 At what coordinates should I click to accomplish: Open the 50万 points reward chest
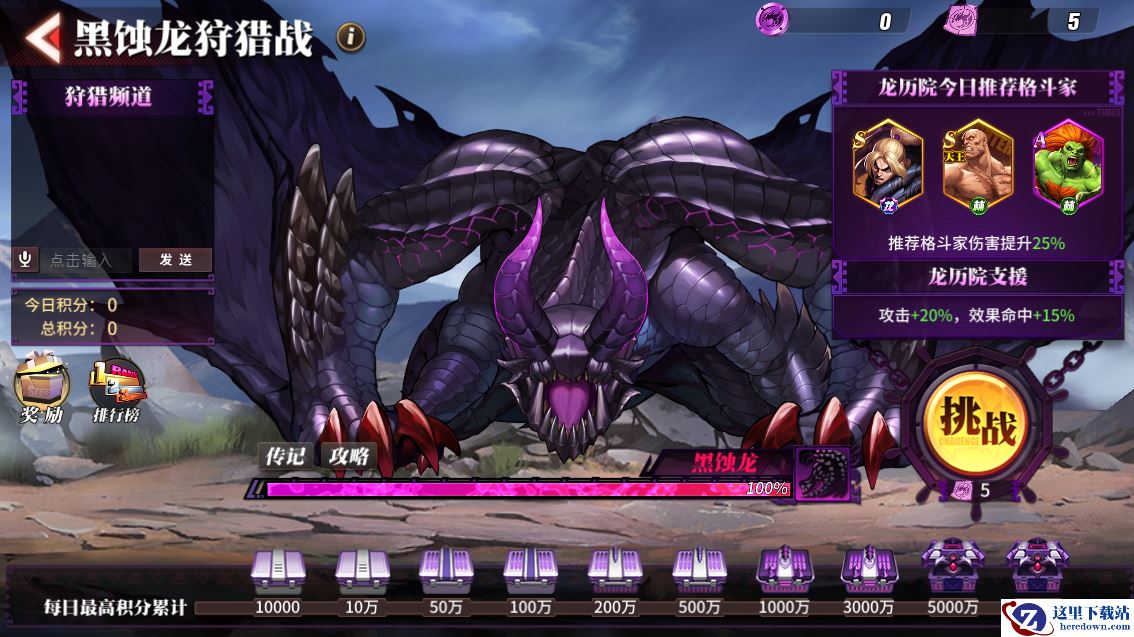coord(445,571)
